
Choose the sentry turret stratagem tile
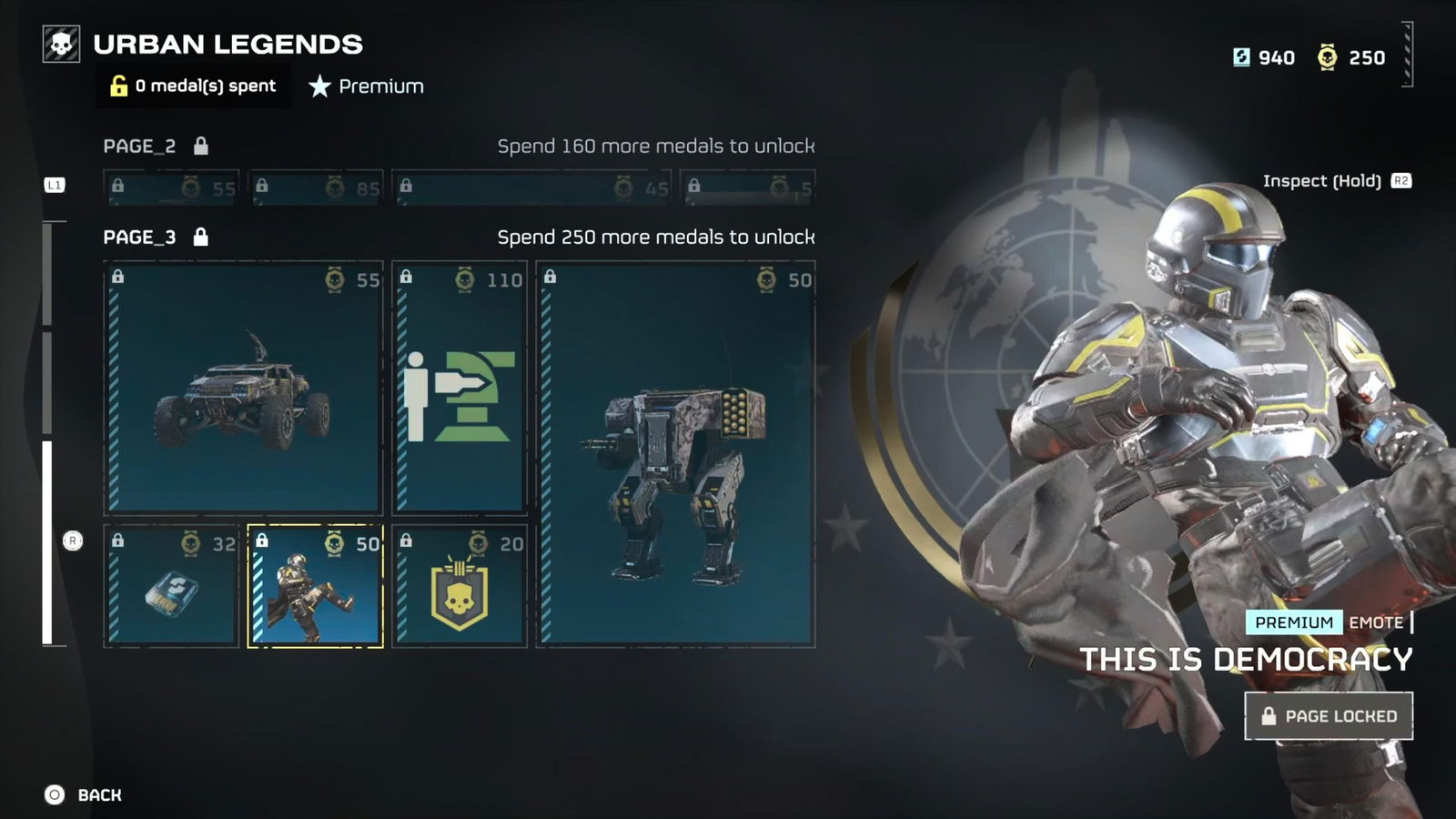(x=460, y=388)
